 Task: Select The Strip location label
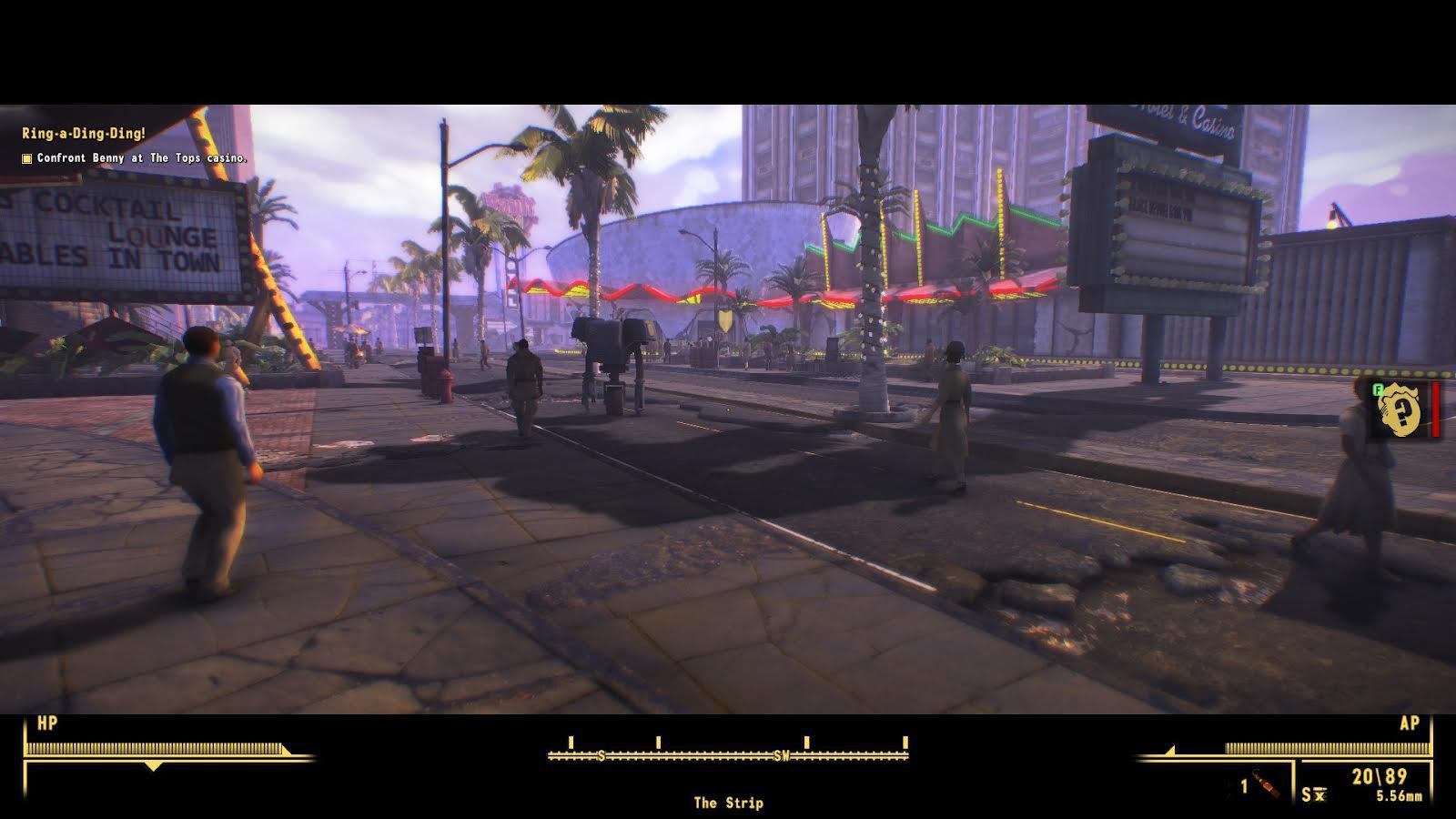(x=728, y=804)
